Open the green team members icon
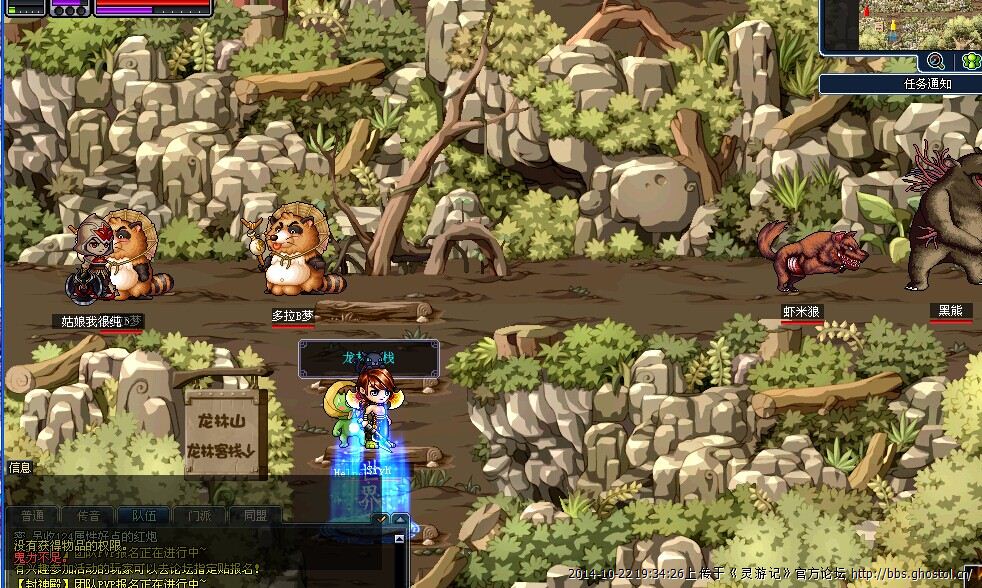This screenshot has height=588, width=982. pyautogui.click(x=969, y=62)
